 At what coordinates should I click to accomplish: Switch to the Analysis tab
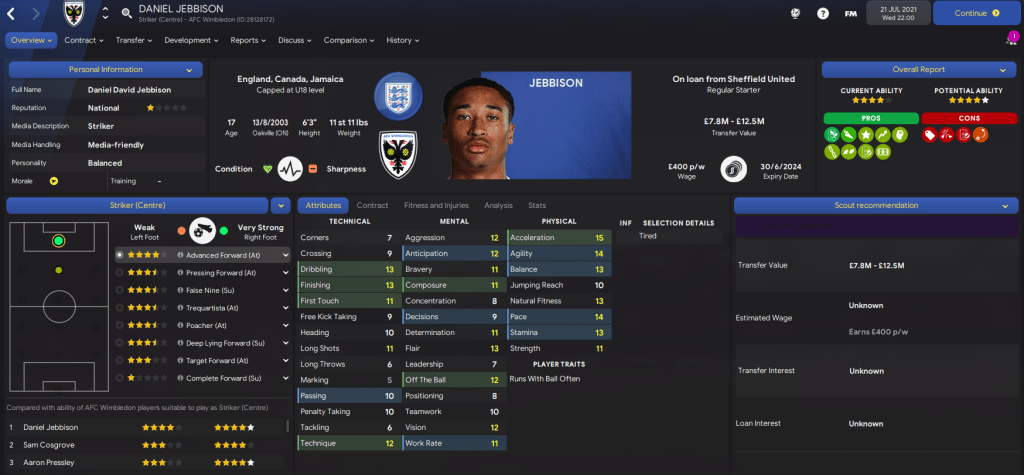[497, 205]
